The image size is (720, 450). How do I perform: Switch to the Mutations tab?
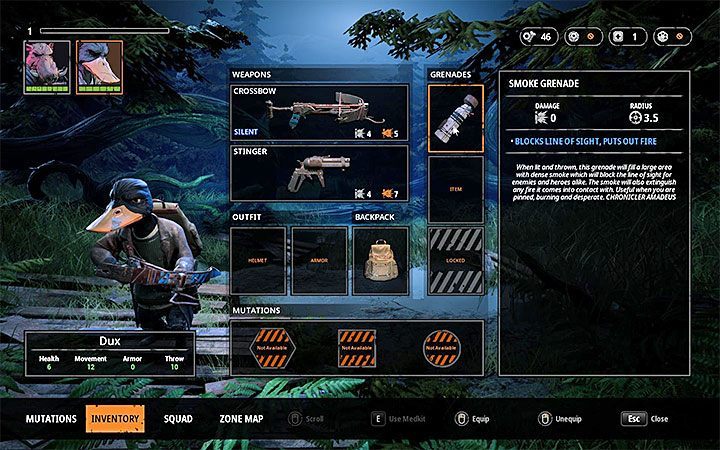click(x=52, y=418)
